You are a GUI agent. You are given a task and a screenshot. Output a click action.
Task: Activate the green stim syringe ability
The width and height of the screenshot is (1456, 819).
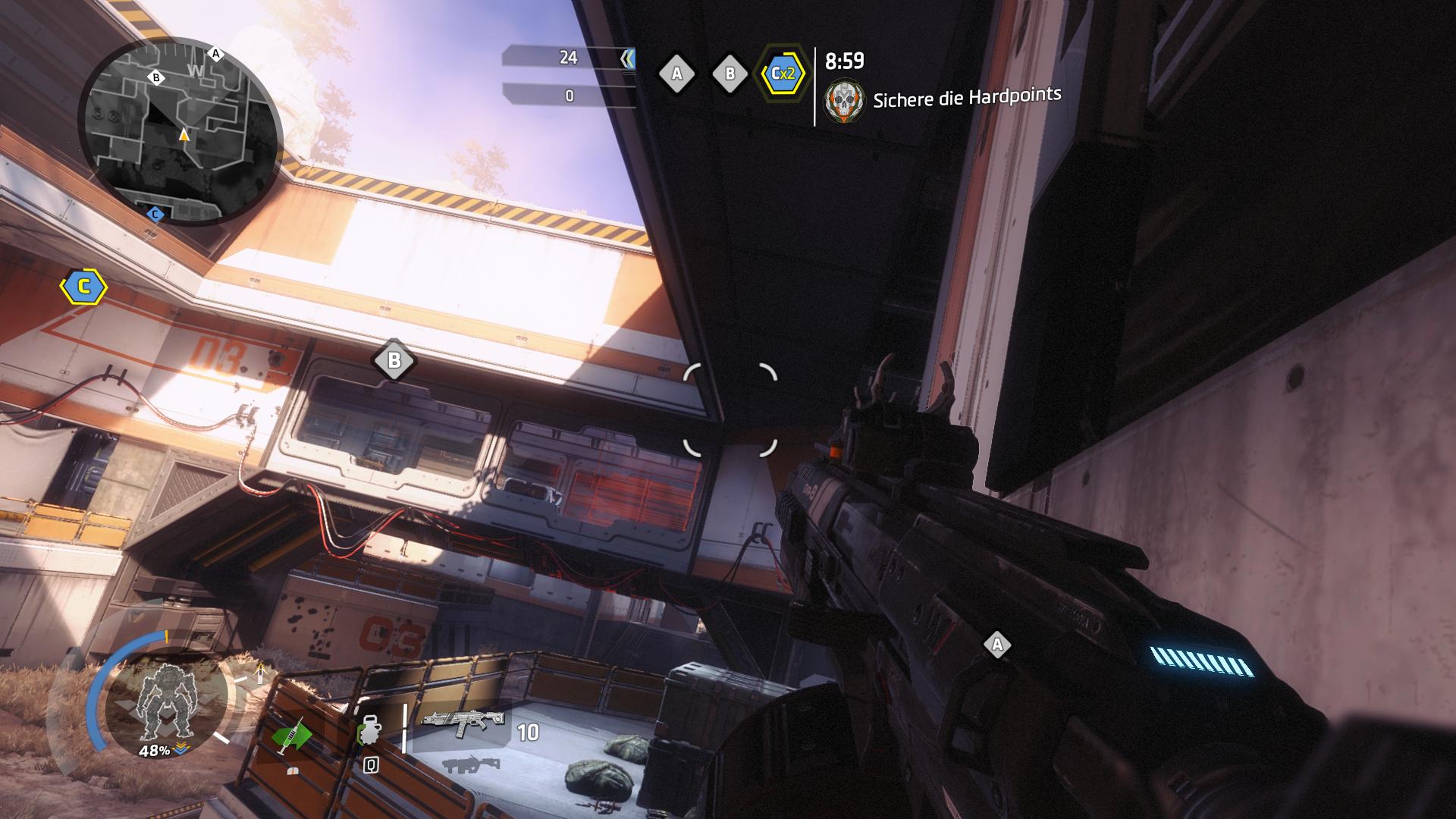[x=292, y=734]
